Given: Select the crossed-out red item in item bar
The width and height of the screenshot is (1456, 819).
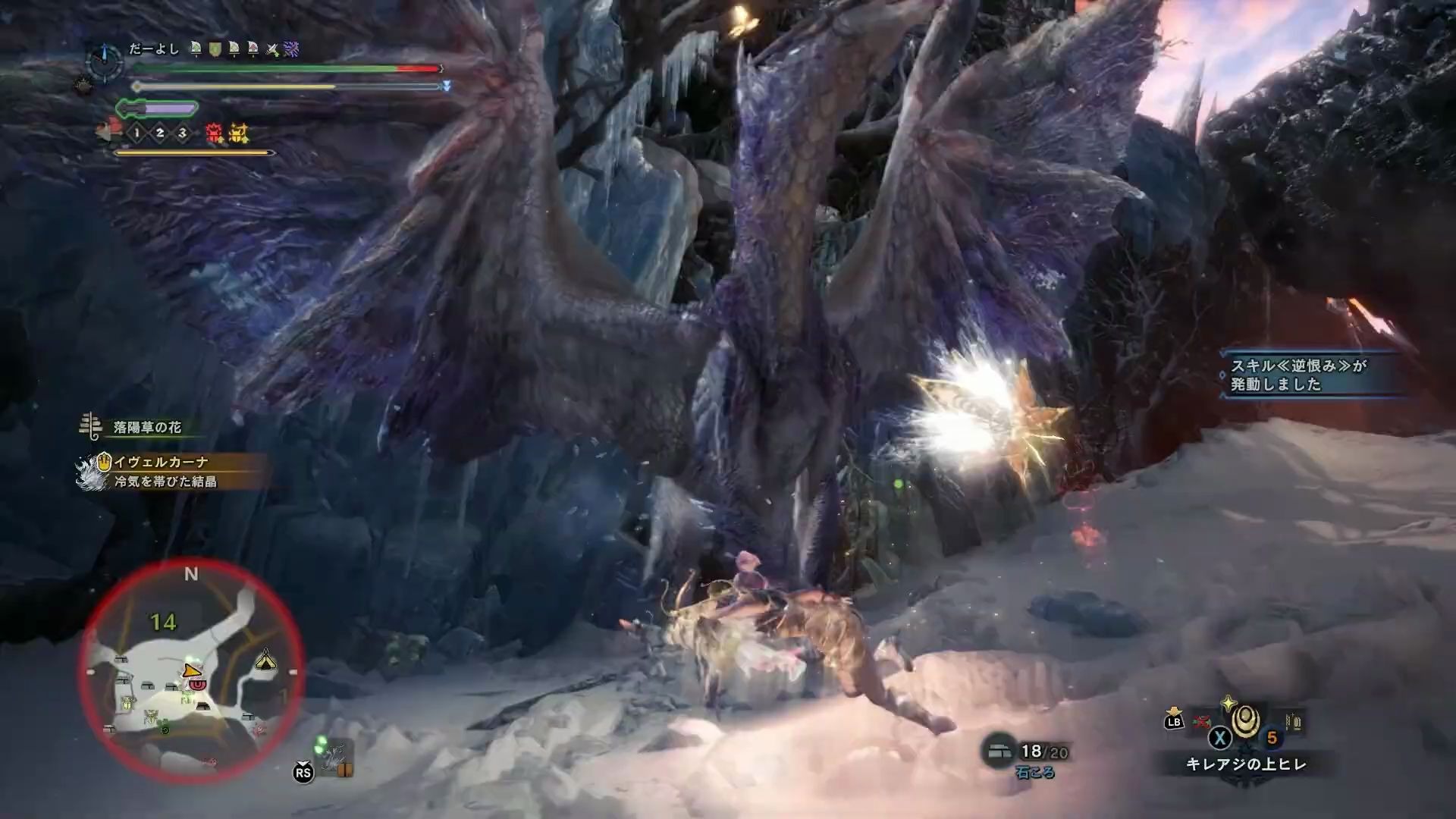Looking at the screenshot, I should [1200, 721].
